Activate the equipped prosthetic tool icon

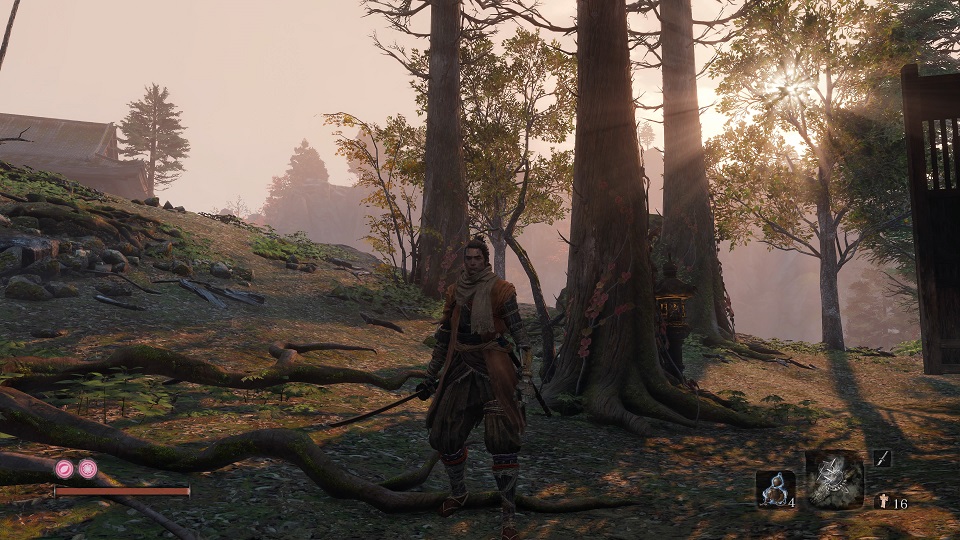click(x=835, y=480)
